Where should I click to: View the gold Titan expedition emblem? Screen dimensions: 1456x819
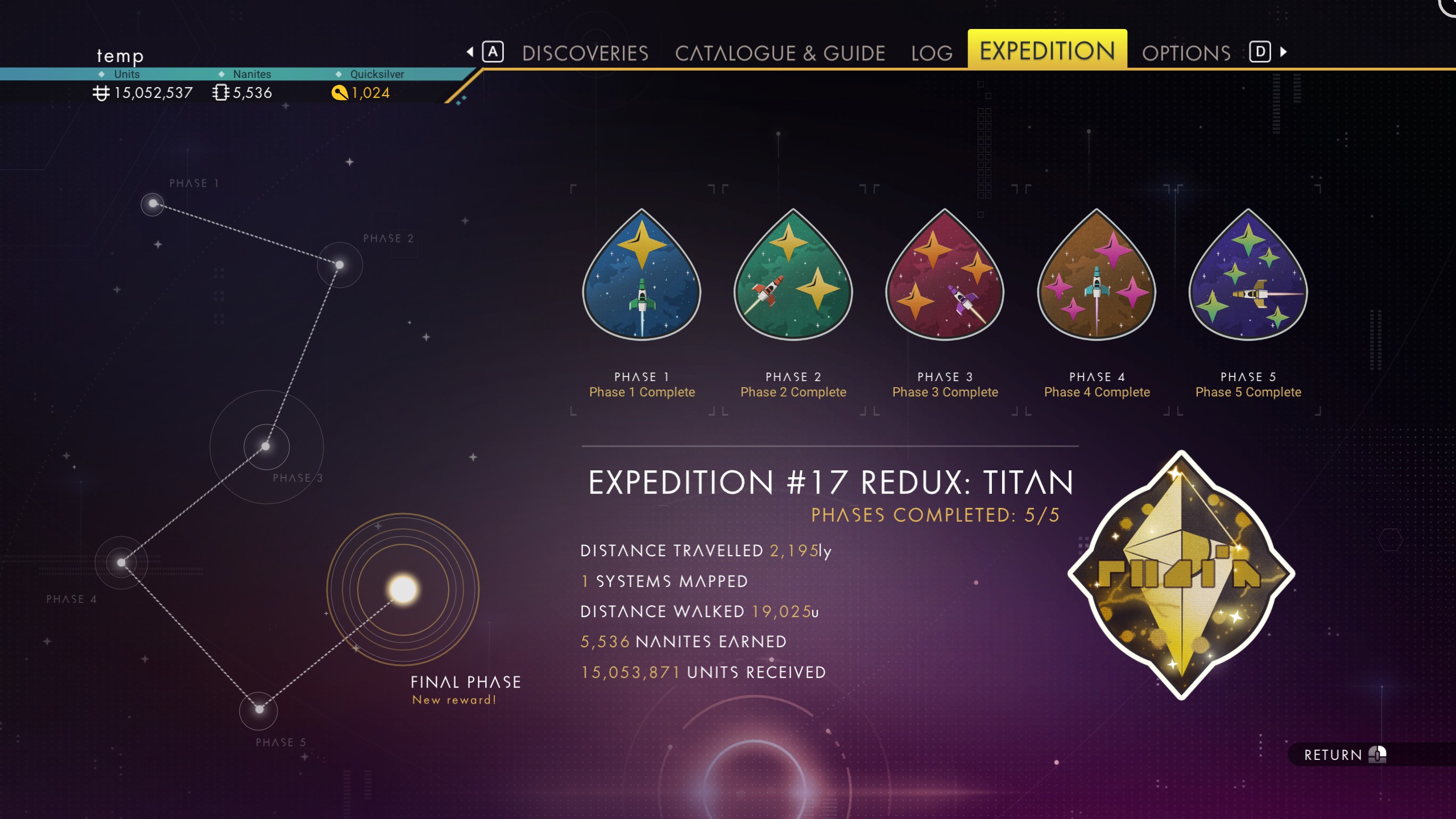[1181, 574]
